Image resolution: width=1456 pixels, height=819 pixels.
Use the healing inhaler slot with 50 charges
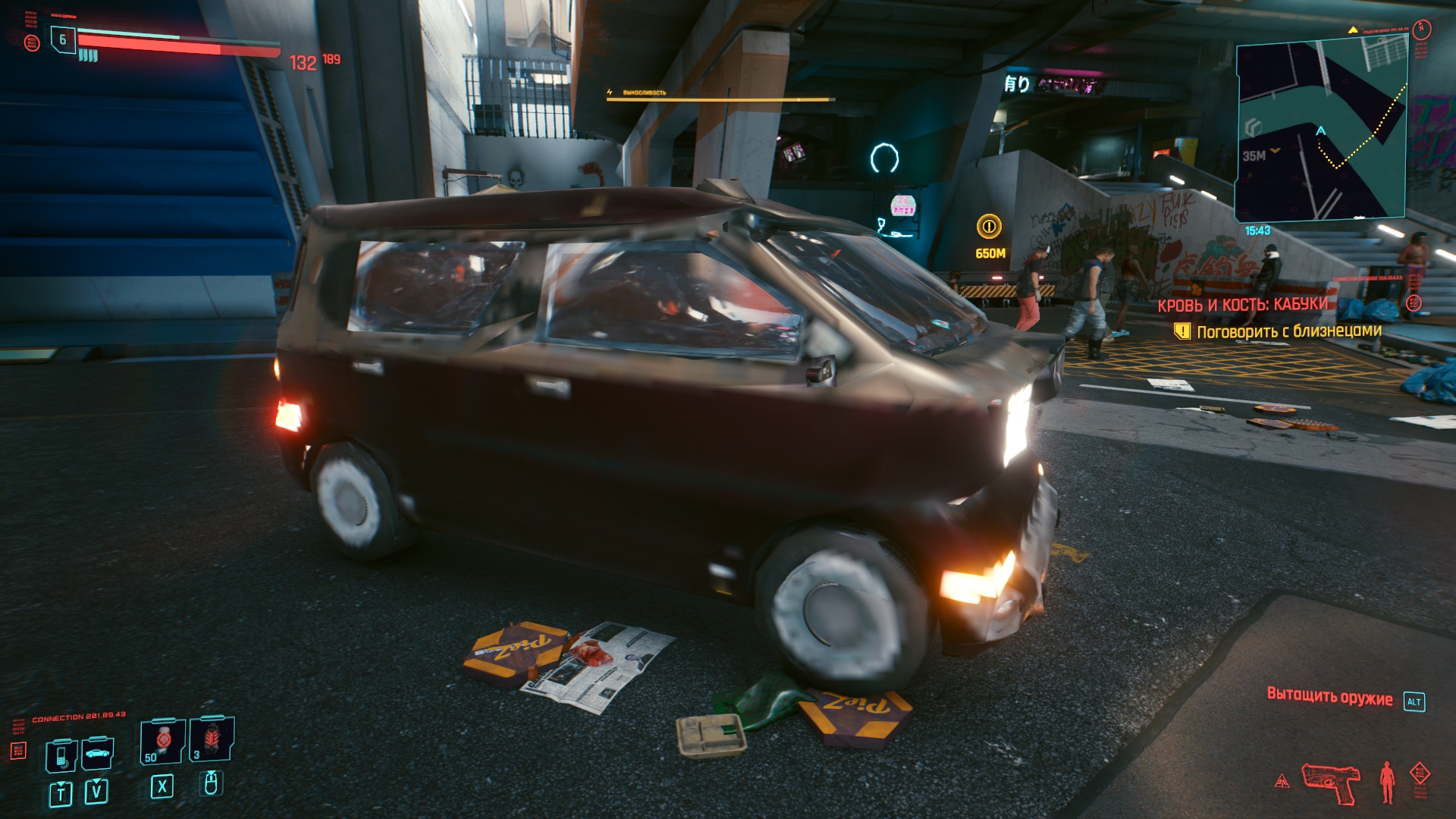click(x=162, y=741)
